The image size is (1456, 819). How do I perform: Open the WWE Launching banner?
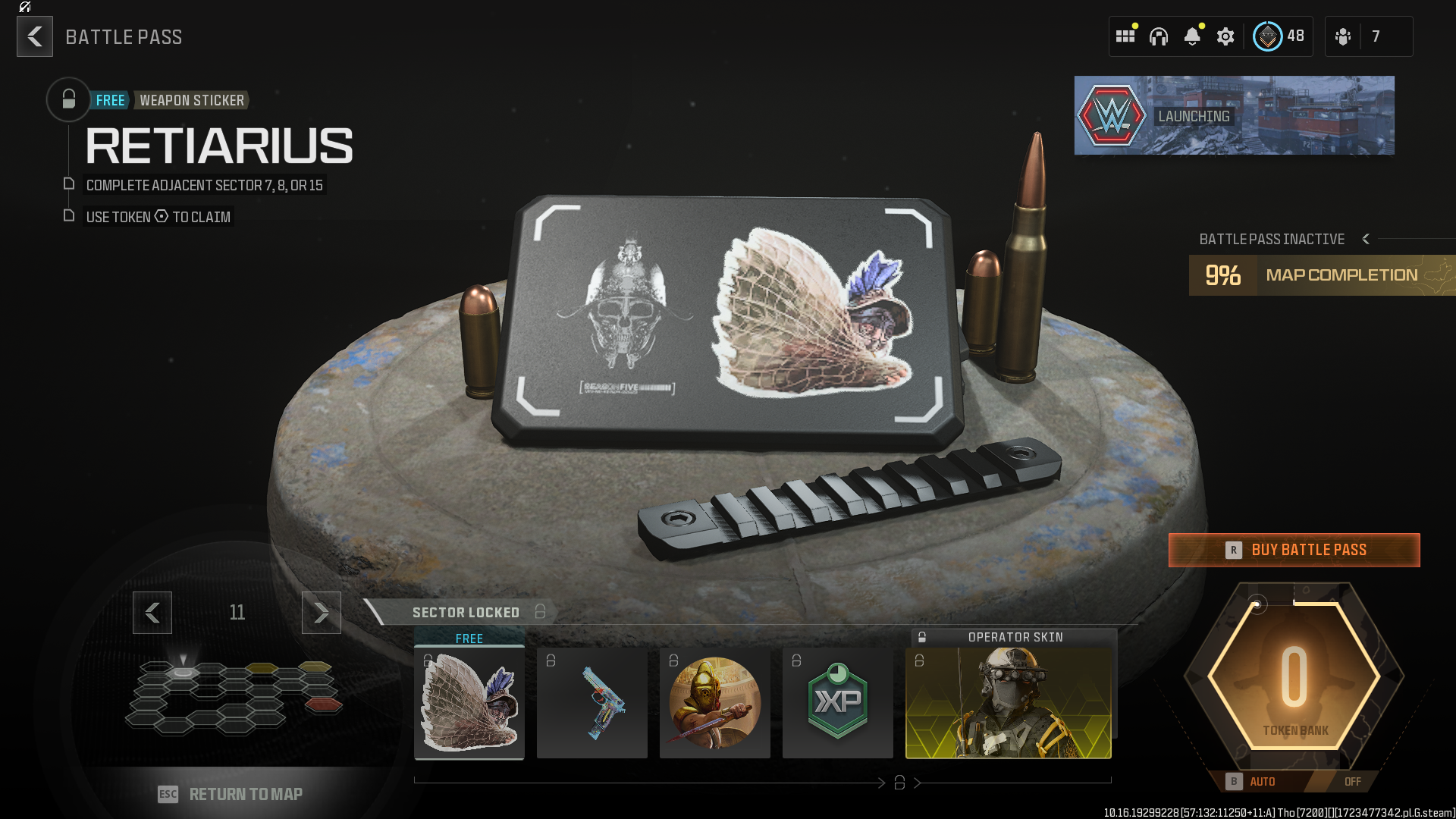click(x=1234, y=115)
